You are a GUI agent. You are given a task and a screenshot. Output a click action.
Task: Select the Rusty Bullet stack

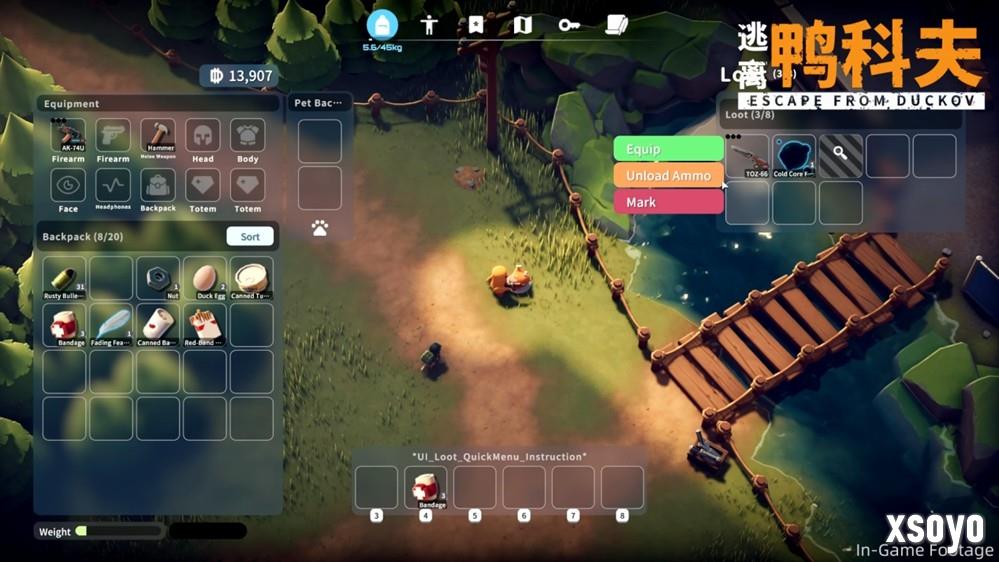point(66,278)
